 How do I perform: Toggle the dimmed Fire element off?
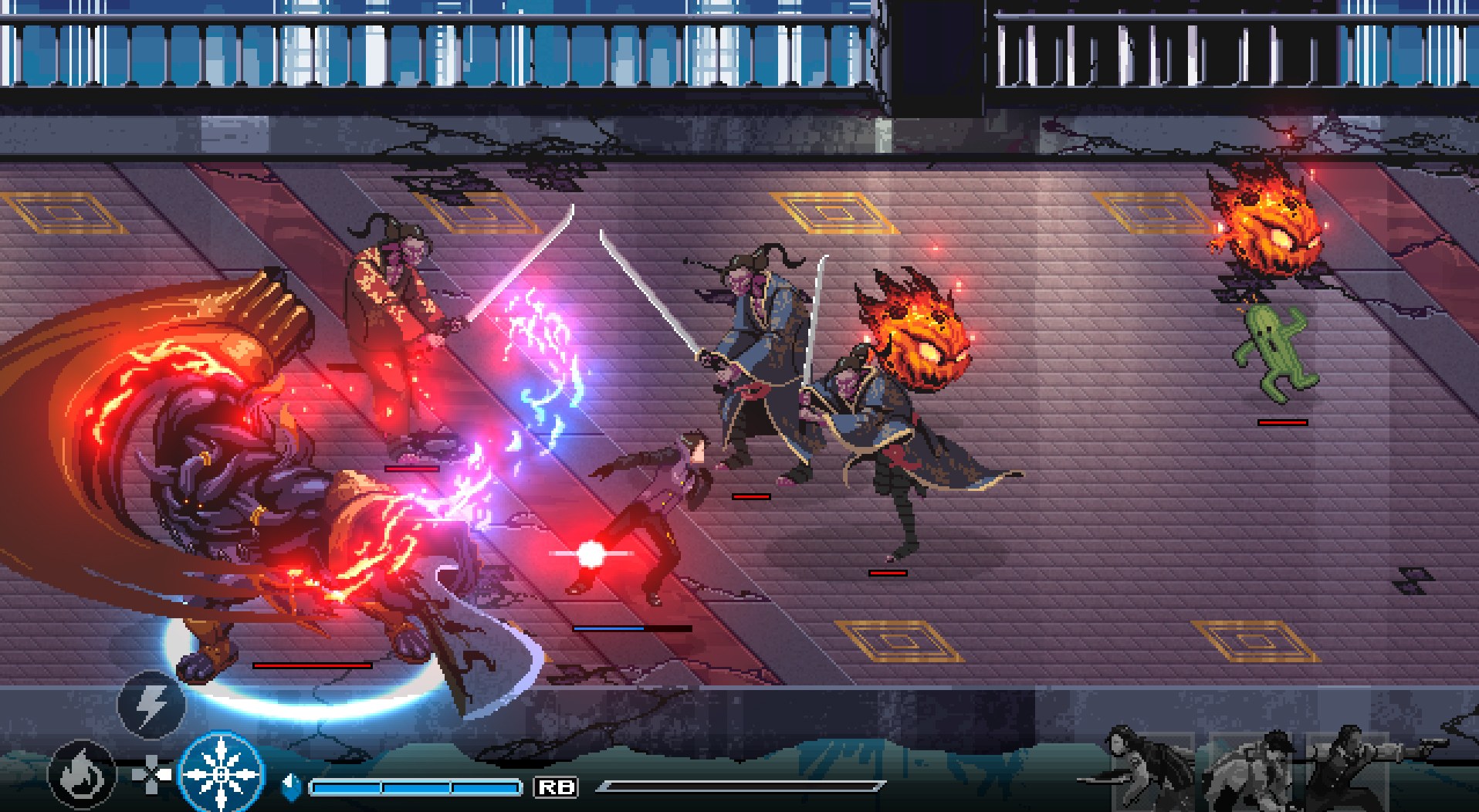82,776
